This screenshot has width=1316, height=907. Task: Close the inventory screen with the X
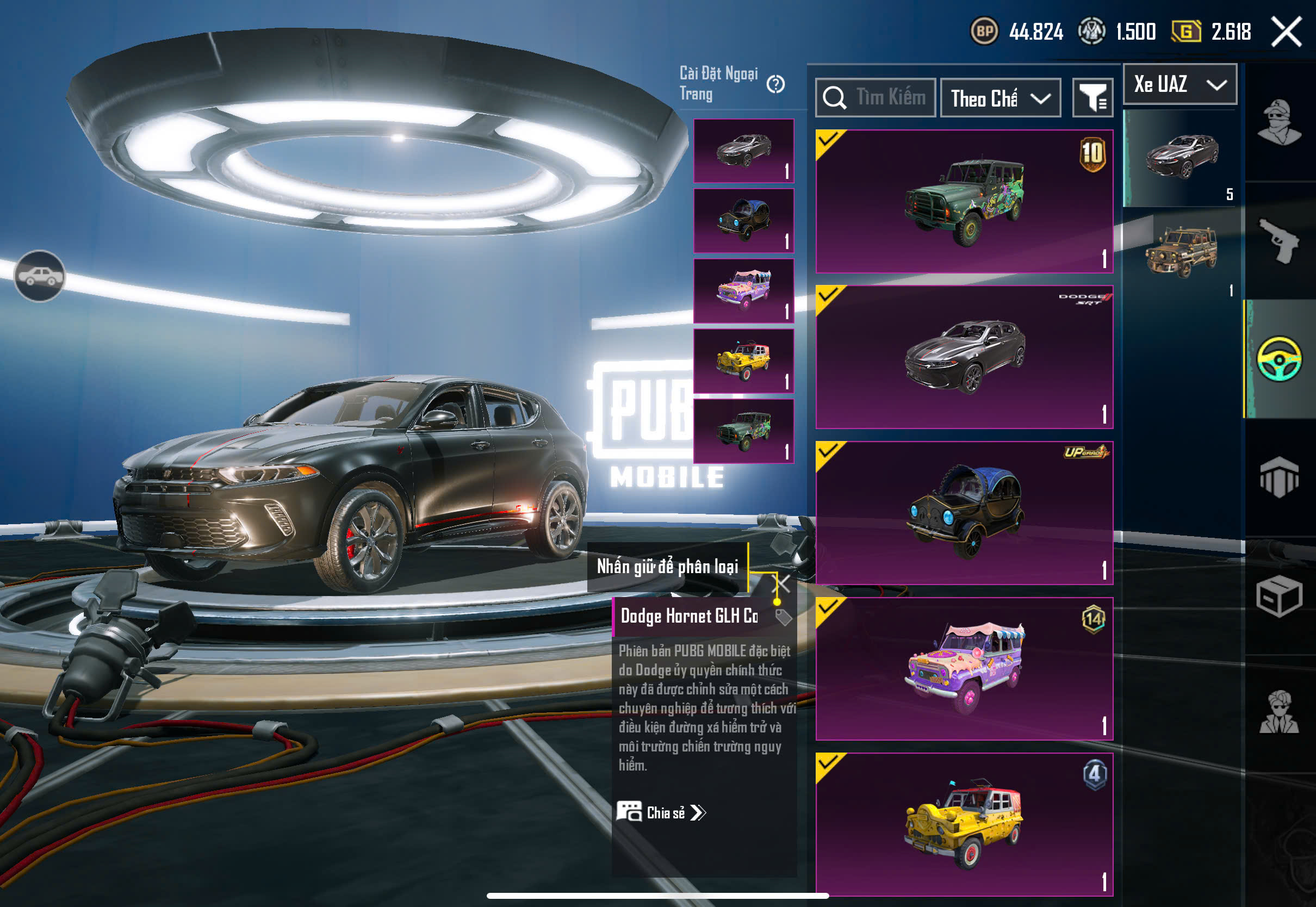click(x=1287, y=32)
